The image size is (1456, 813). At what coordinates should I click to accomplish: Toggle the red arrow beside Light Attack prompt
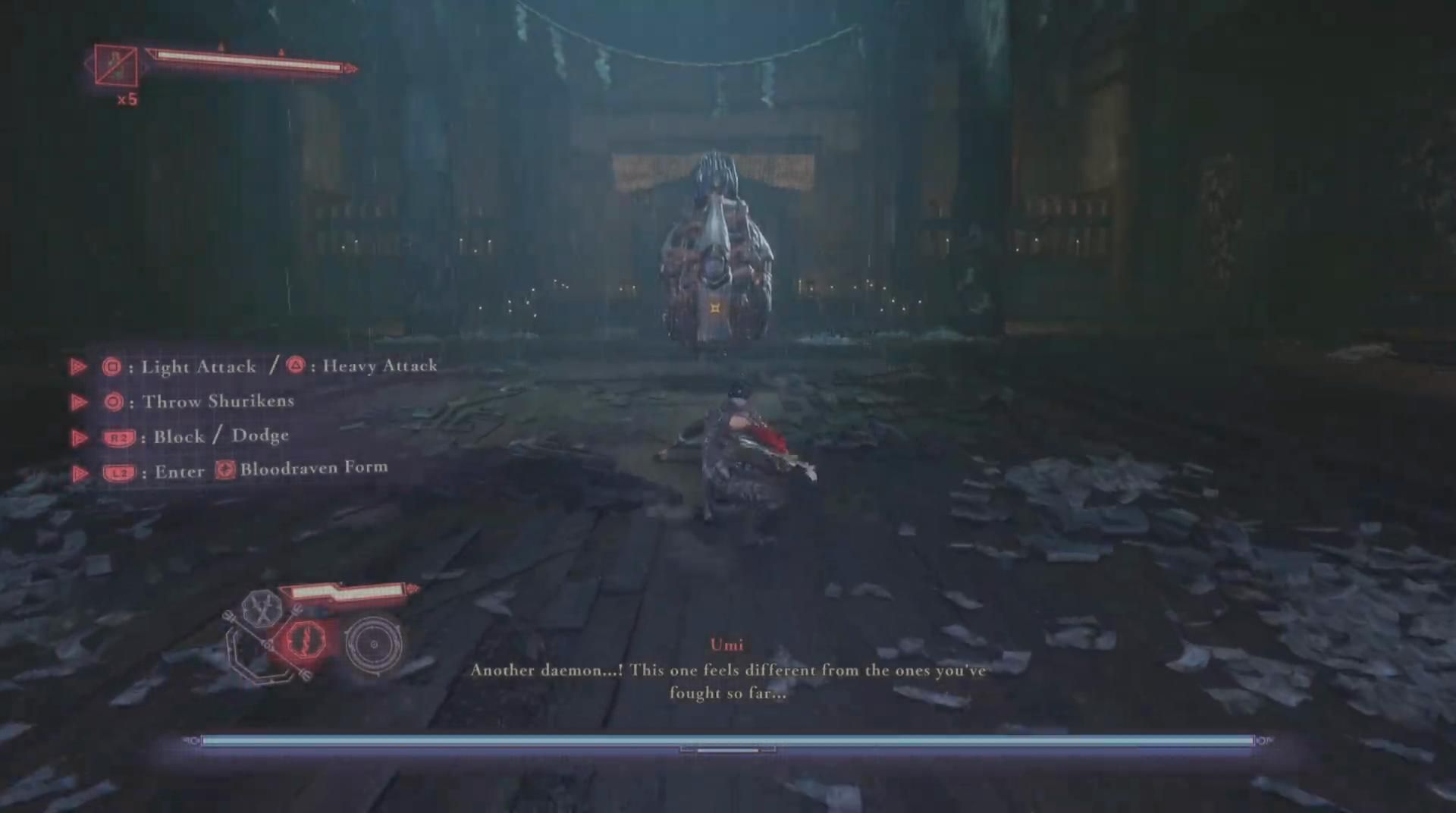80,366
